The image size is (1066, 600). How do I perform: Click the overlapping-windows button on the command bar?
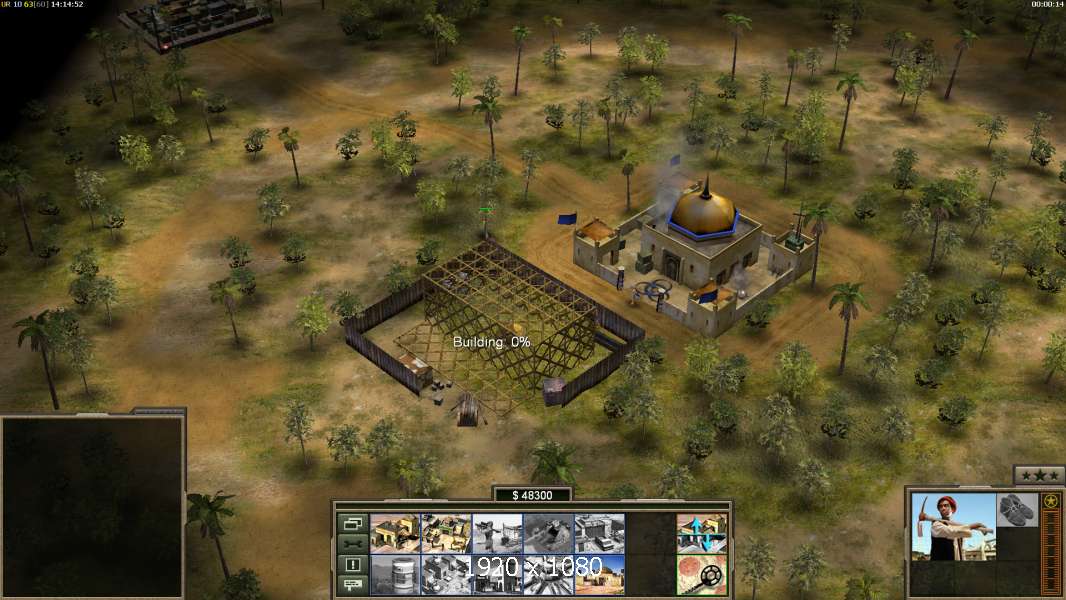coord(352,523)
